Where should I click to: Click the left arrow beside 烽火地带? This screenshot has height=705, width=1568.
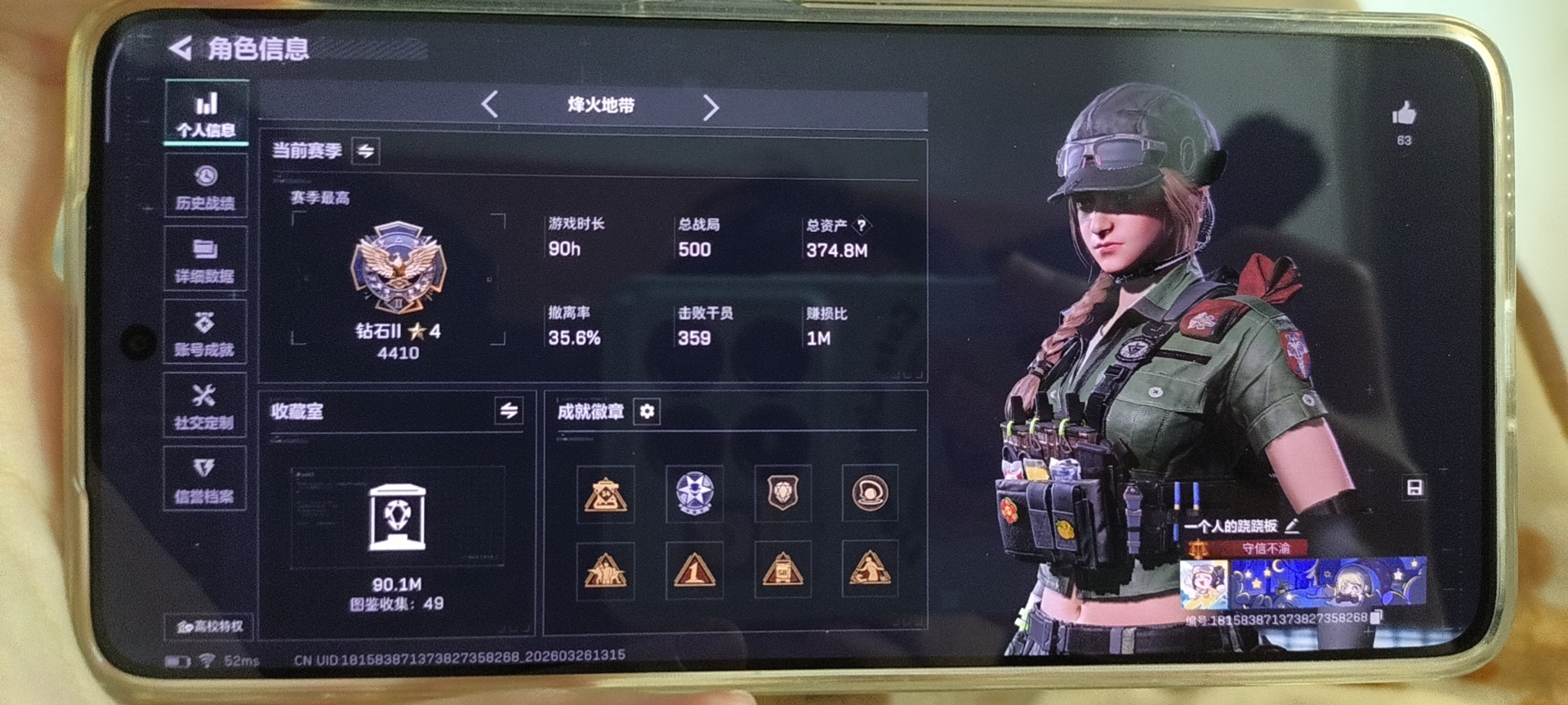(490, 105)
